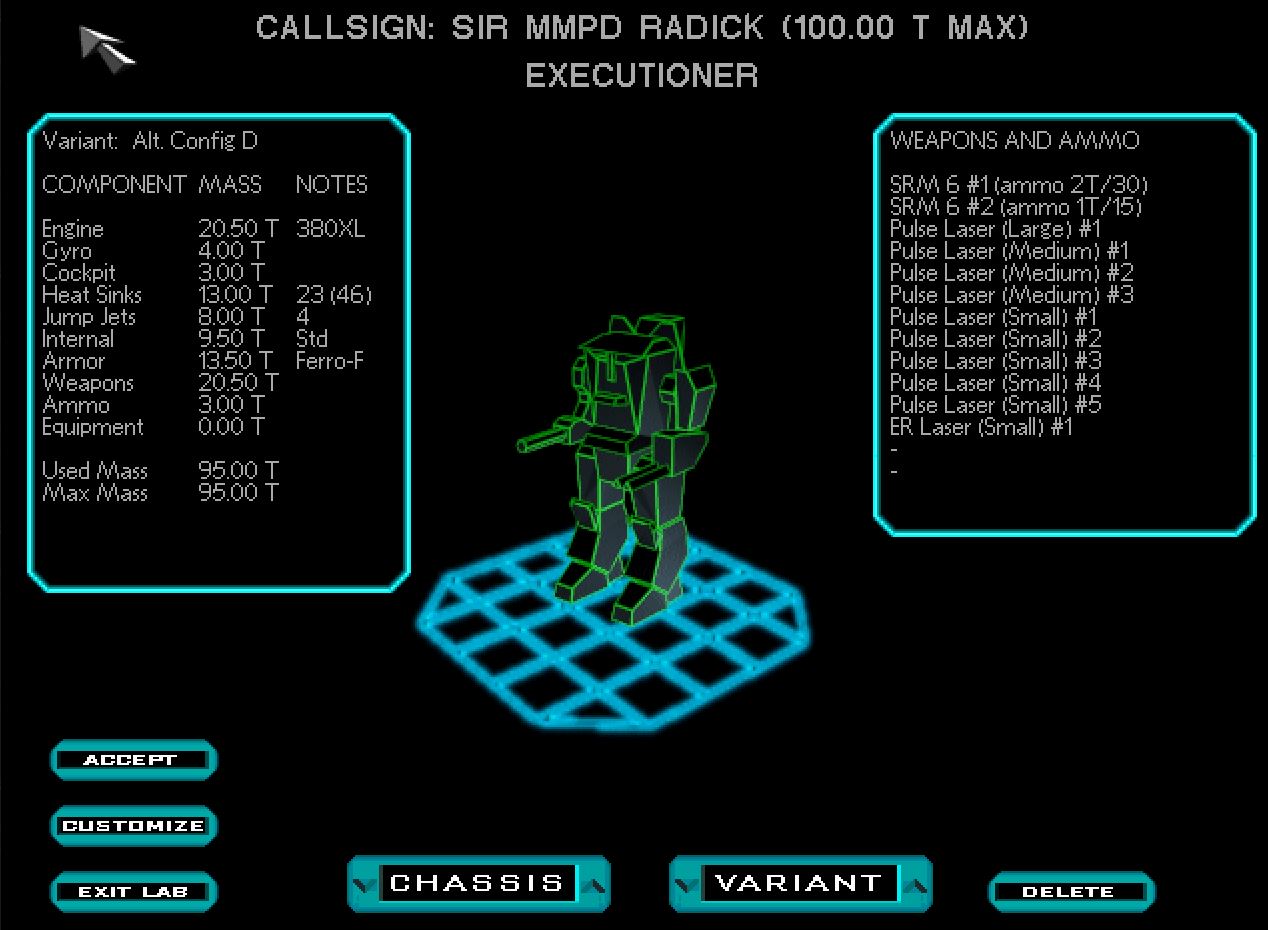The width and height of the screenshot is (1268, 930).
Task: Exit the mech lab
Action: click(x=132, y=892)
